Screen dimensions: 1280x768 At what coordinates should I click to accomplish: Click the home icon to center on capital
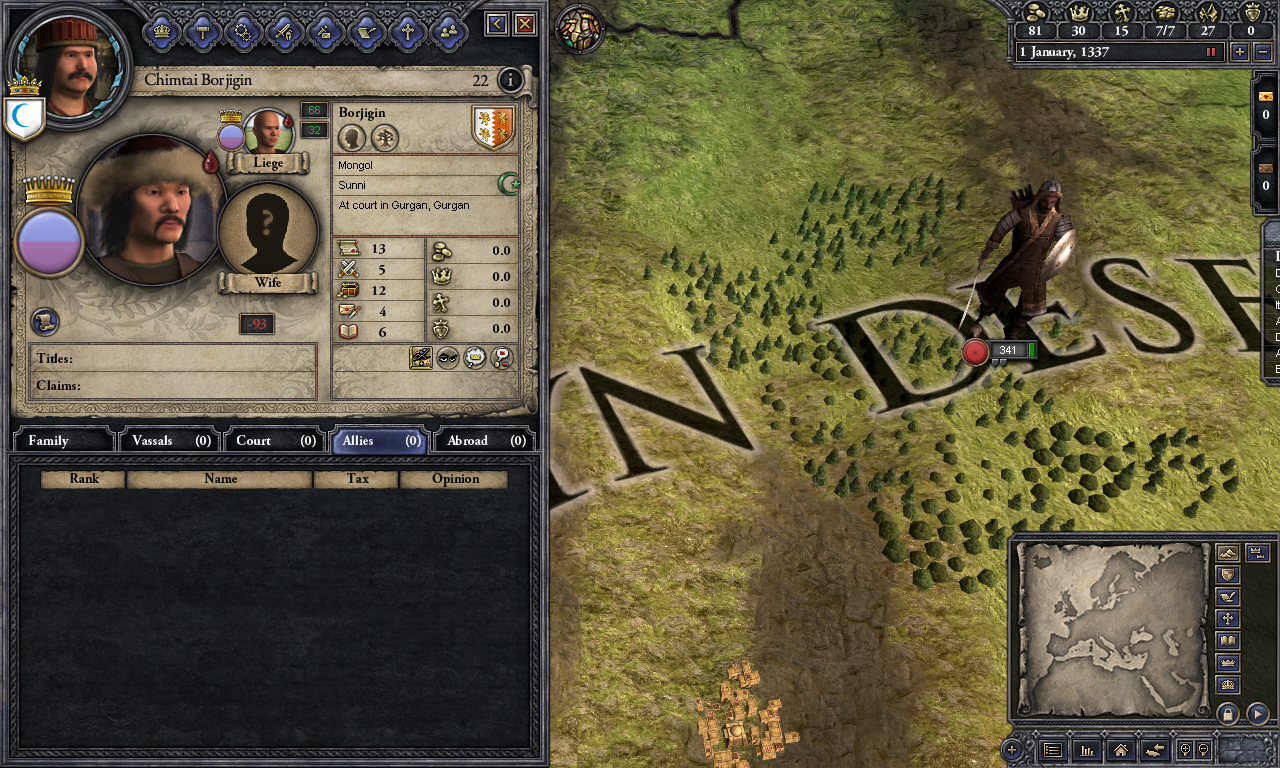[x=1122, y=750]
